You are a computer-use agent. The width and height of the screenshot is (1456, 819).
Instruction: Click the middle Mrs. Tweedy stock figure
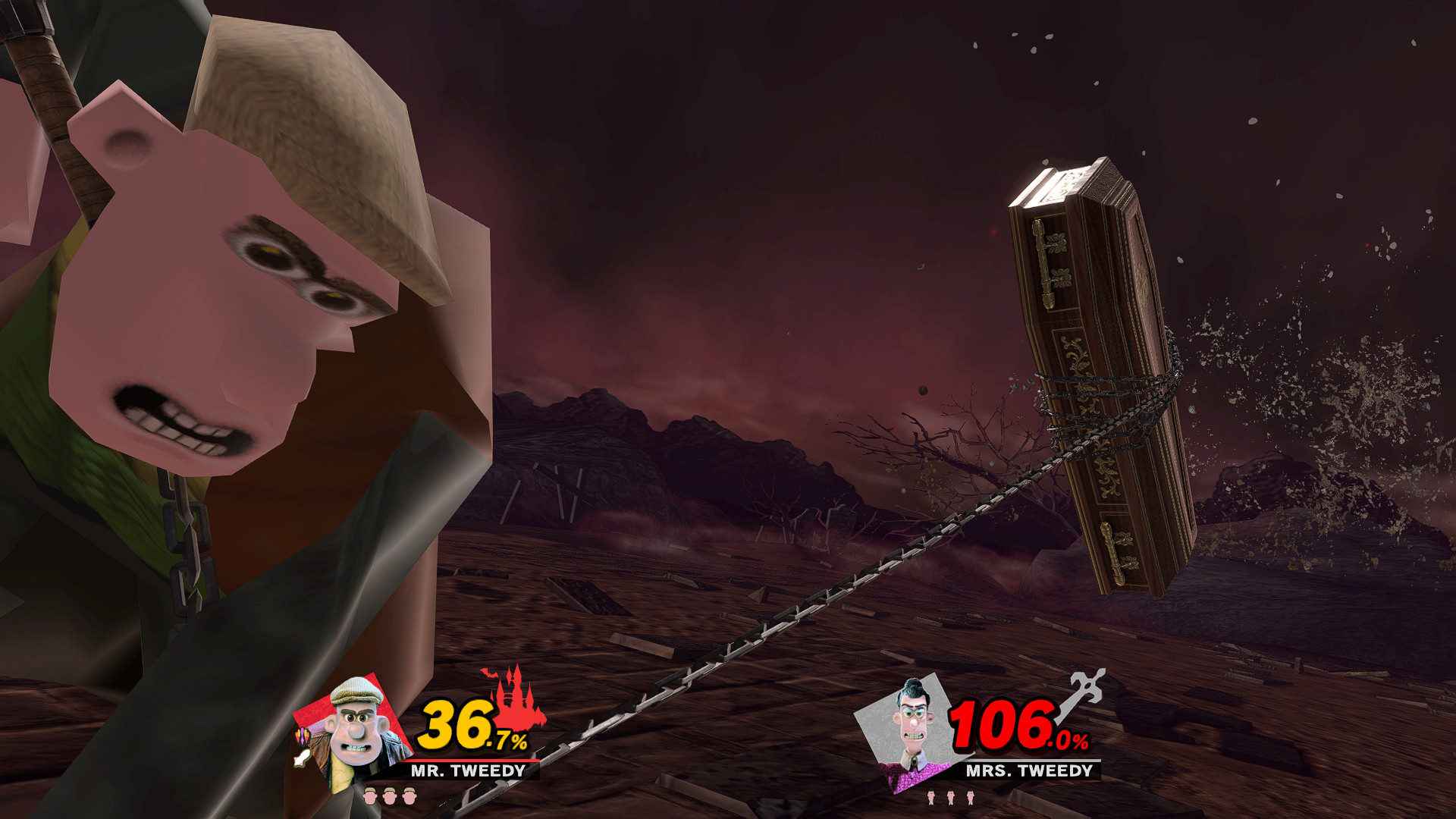[951, 796]
